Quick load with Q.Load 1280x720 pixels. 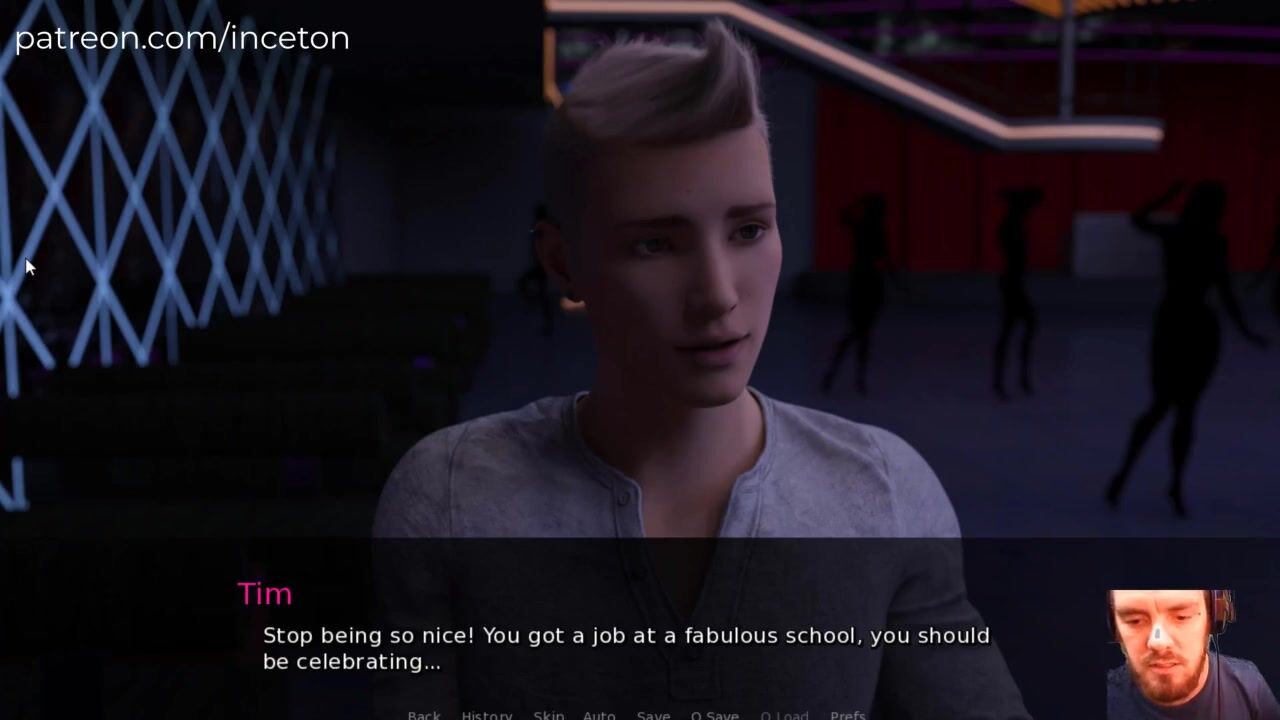click(784, 715)
